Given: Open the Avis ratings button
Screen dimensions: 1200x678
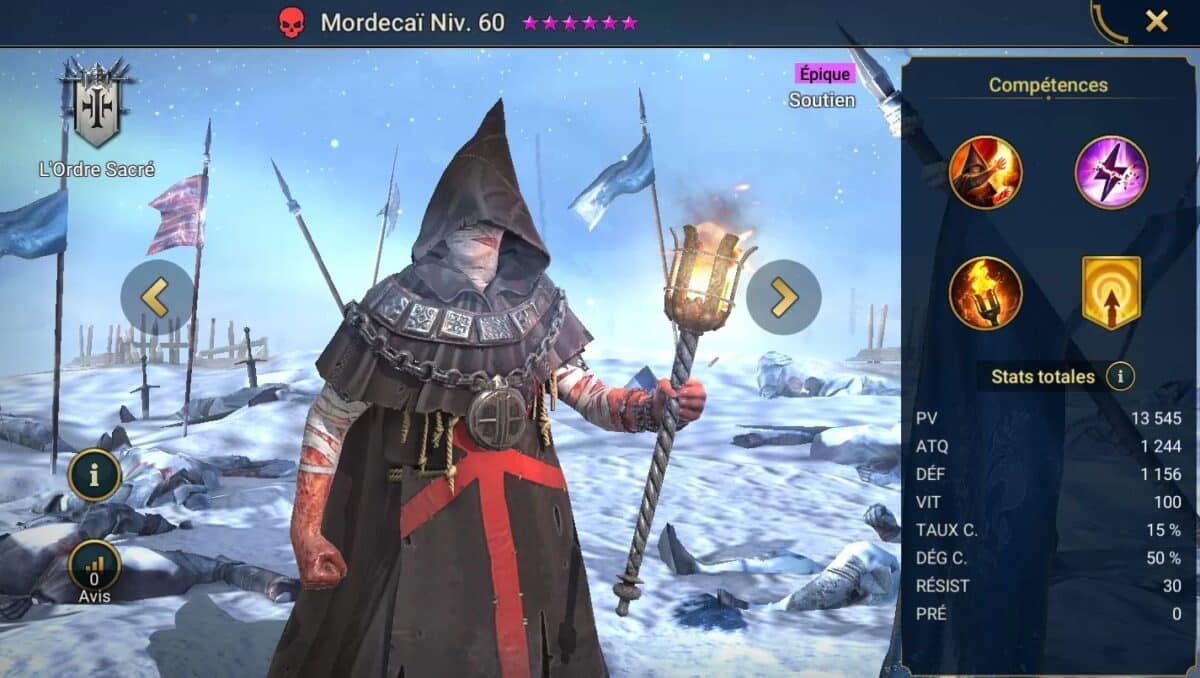Looking at the screenshot, I should [95, 568].
